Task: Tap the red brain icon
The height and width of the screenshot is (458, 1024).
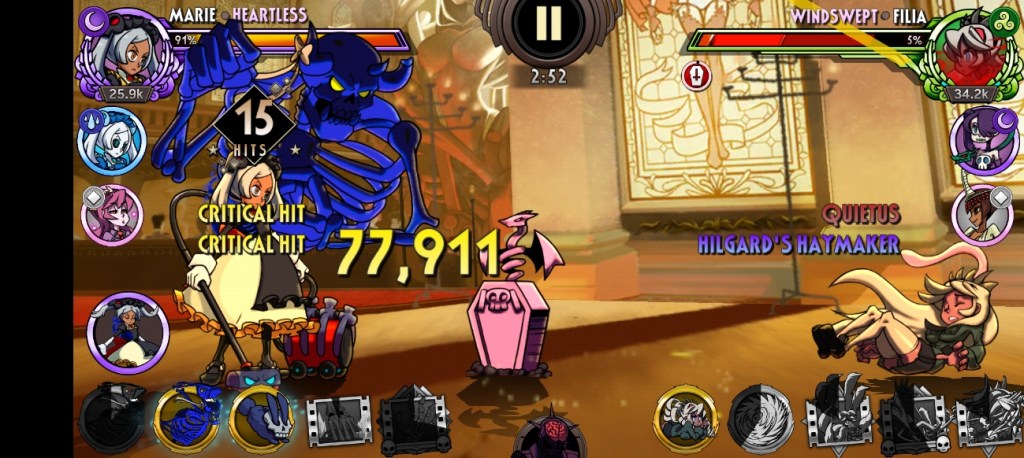Action: [547, 434]
